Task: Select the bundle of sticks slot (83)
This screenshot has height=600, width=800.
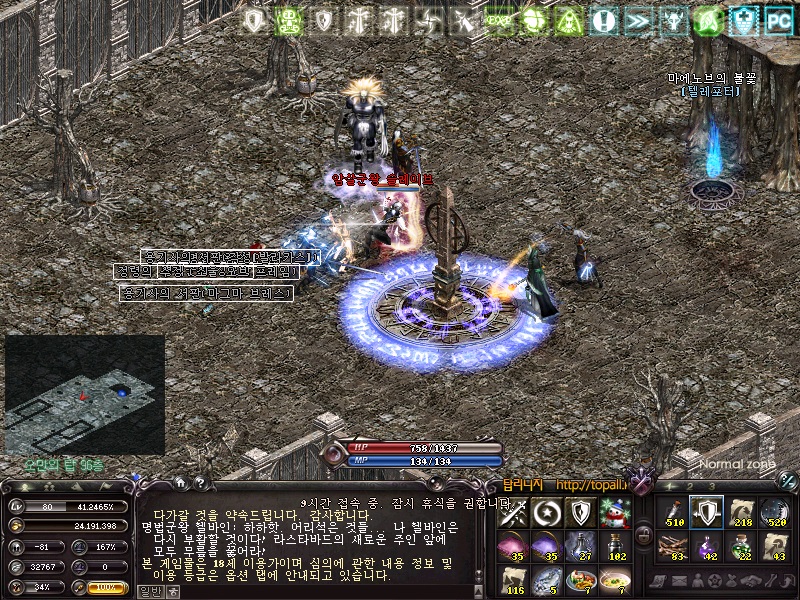Action: pos(672,546)
